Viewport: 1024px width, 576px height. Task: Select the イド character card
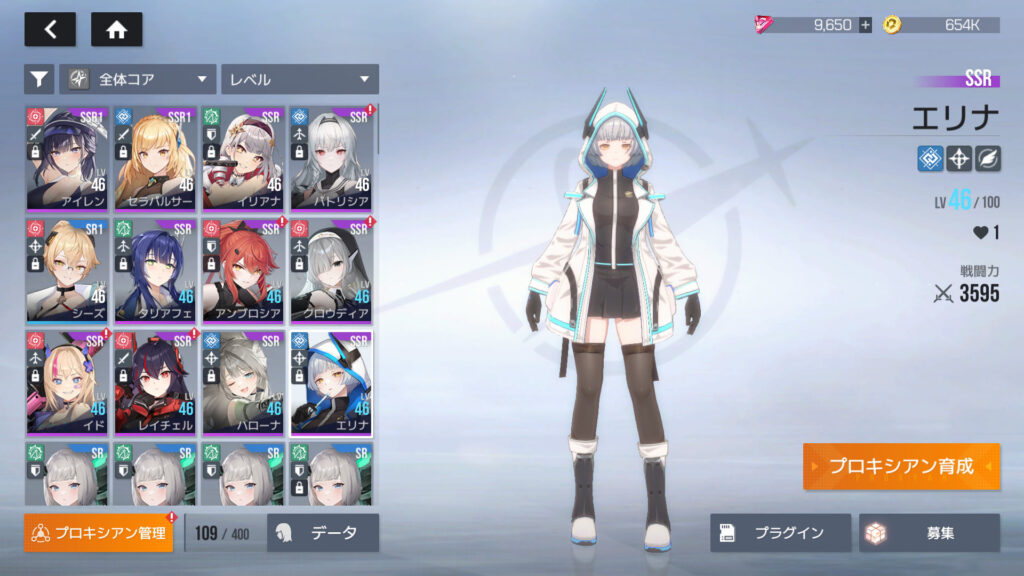point(67,382)
